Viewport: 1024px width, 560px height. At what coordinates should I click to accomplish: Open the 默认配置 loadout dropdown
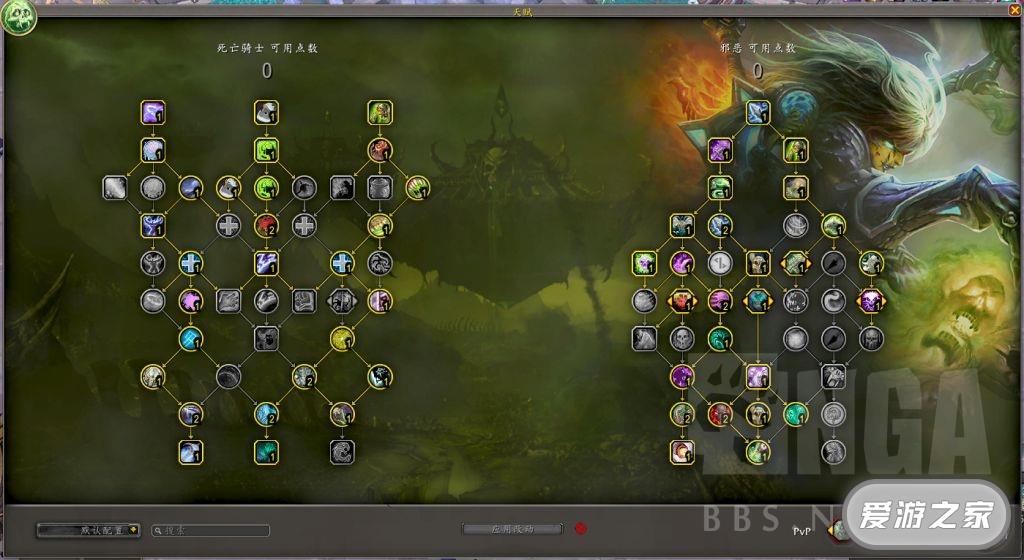[x=88, y=530]
